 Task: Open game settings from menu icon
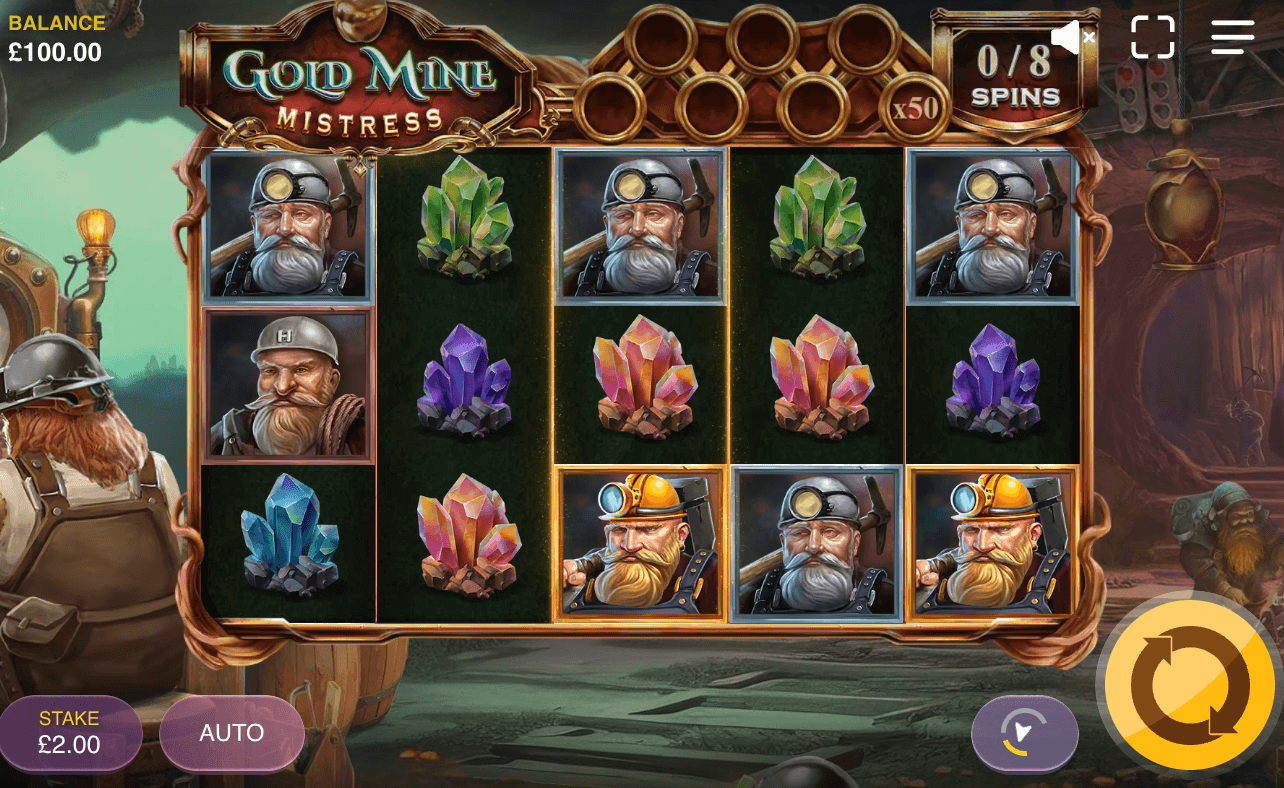(x=1231, y=37)
